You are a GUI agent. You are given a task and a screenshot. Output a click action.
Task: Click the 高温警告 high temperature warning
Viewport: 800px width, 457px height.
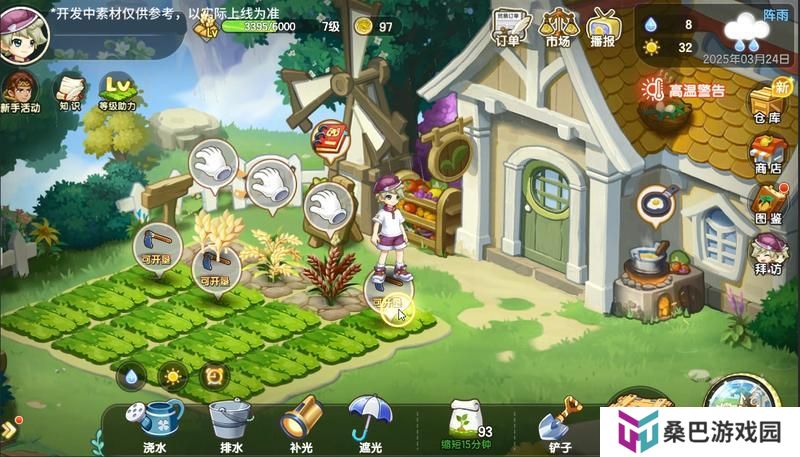pyautogui.click(x=684, y=90)
